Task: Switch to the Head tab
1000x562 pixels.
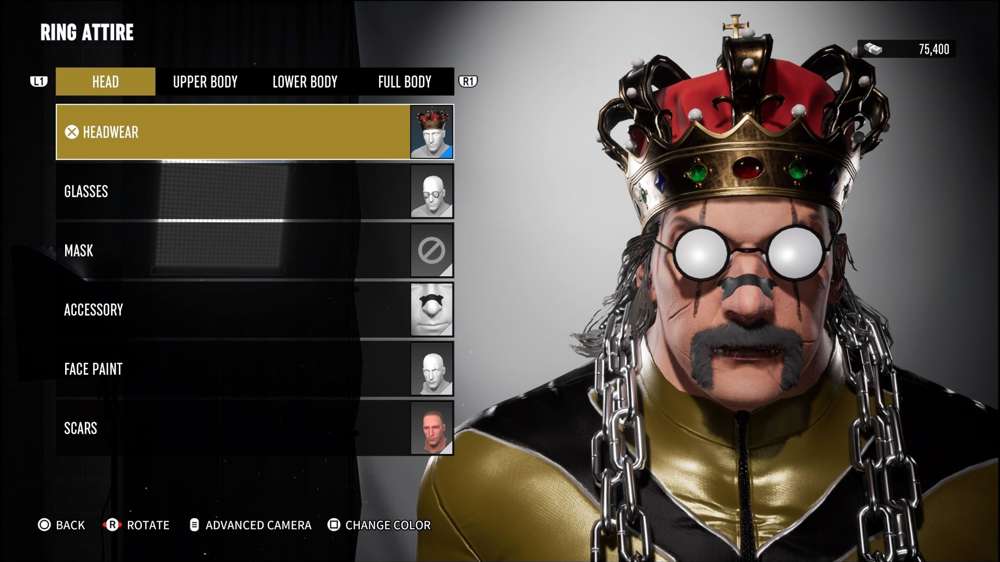Action: point(105,82)
